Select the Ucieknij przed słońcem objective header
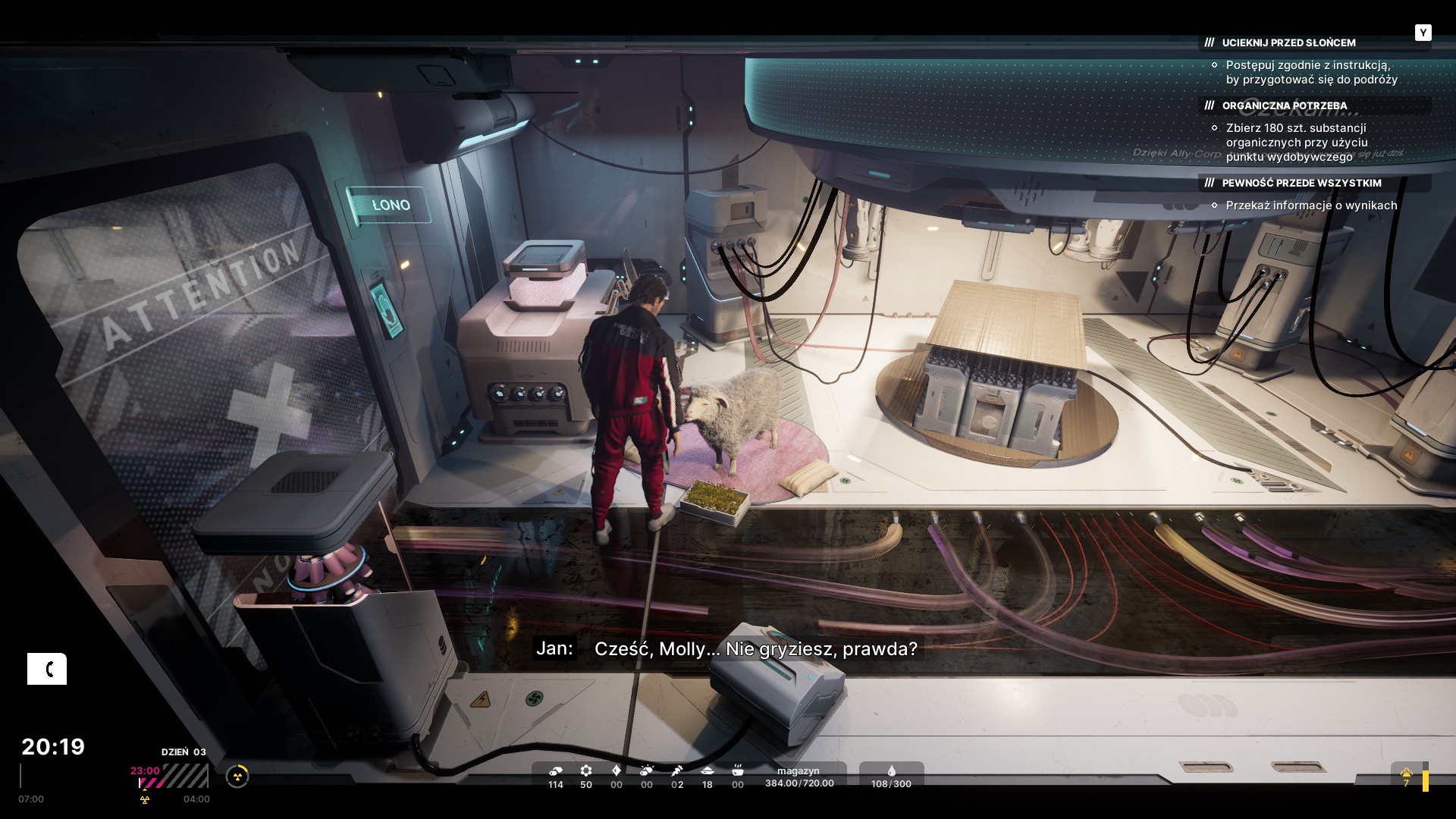The width and height of the screenshot is (1456, 819). tap(1288, 43)
